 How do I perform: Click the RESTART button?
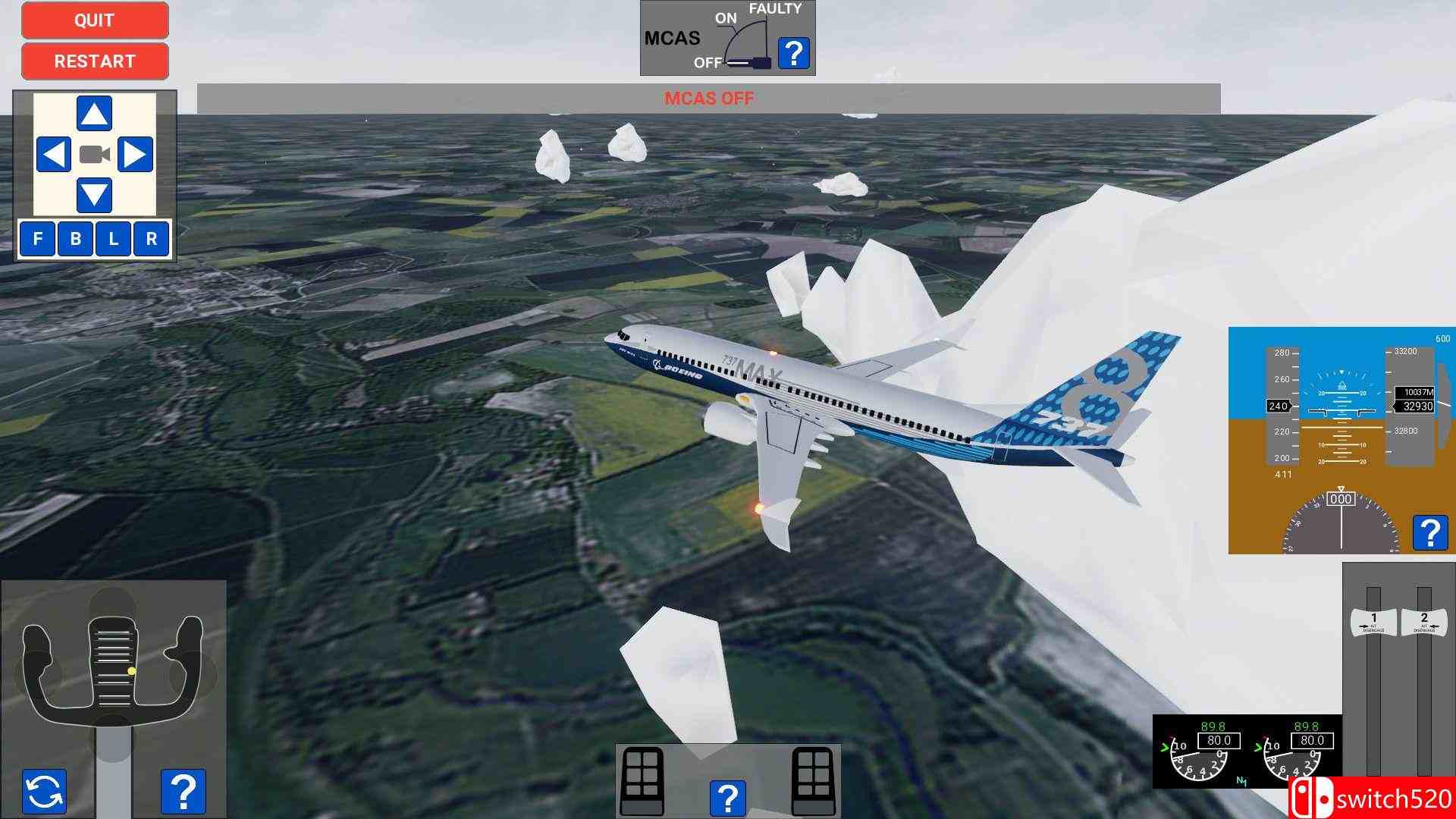[x=94, y=61]
